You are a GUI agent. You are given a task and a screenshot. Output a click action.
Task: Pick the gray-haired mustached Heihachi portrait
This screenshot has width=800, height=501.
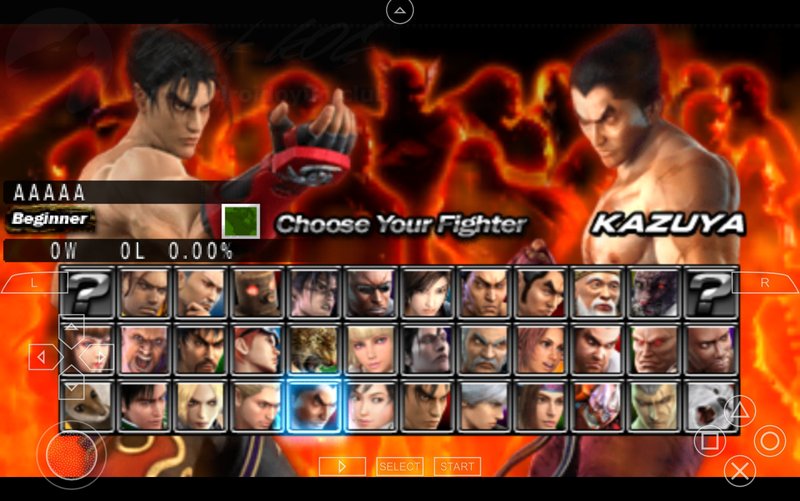487,349
